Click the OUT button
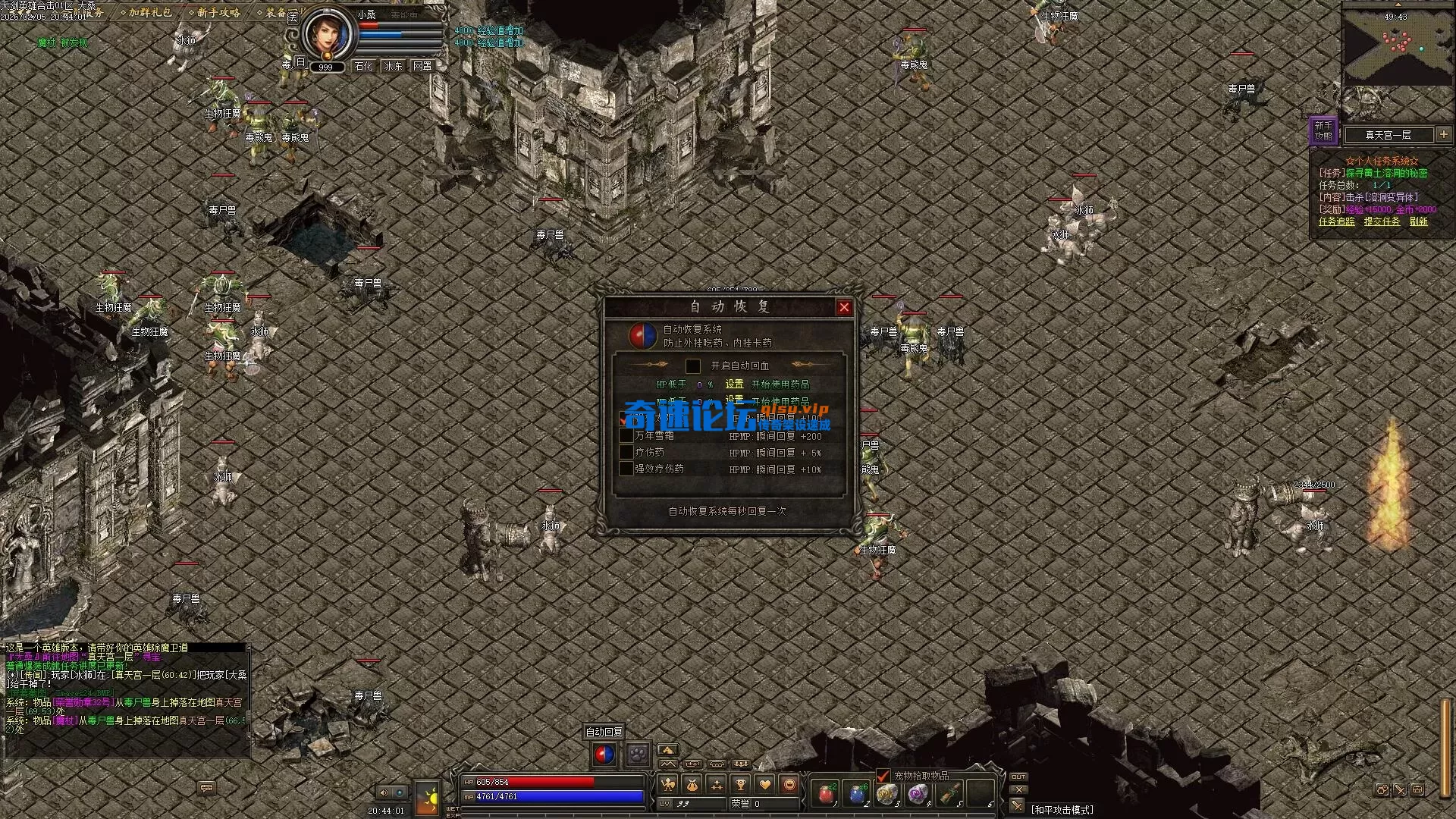 [1018, 777]
